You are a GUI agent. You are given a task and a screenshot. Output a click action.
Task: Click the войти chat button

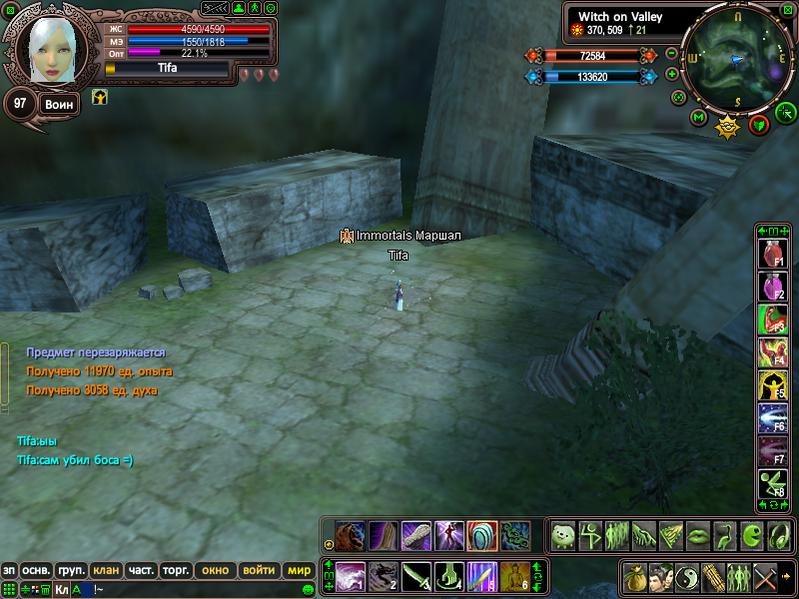(x=258, y=570)
